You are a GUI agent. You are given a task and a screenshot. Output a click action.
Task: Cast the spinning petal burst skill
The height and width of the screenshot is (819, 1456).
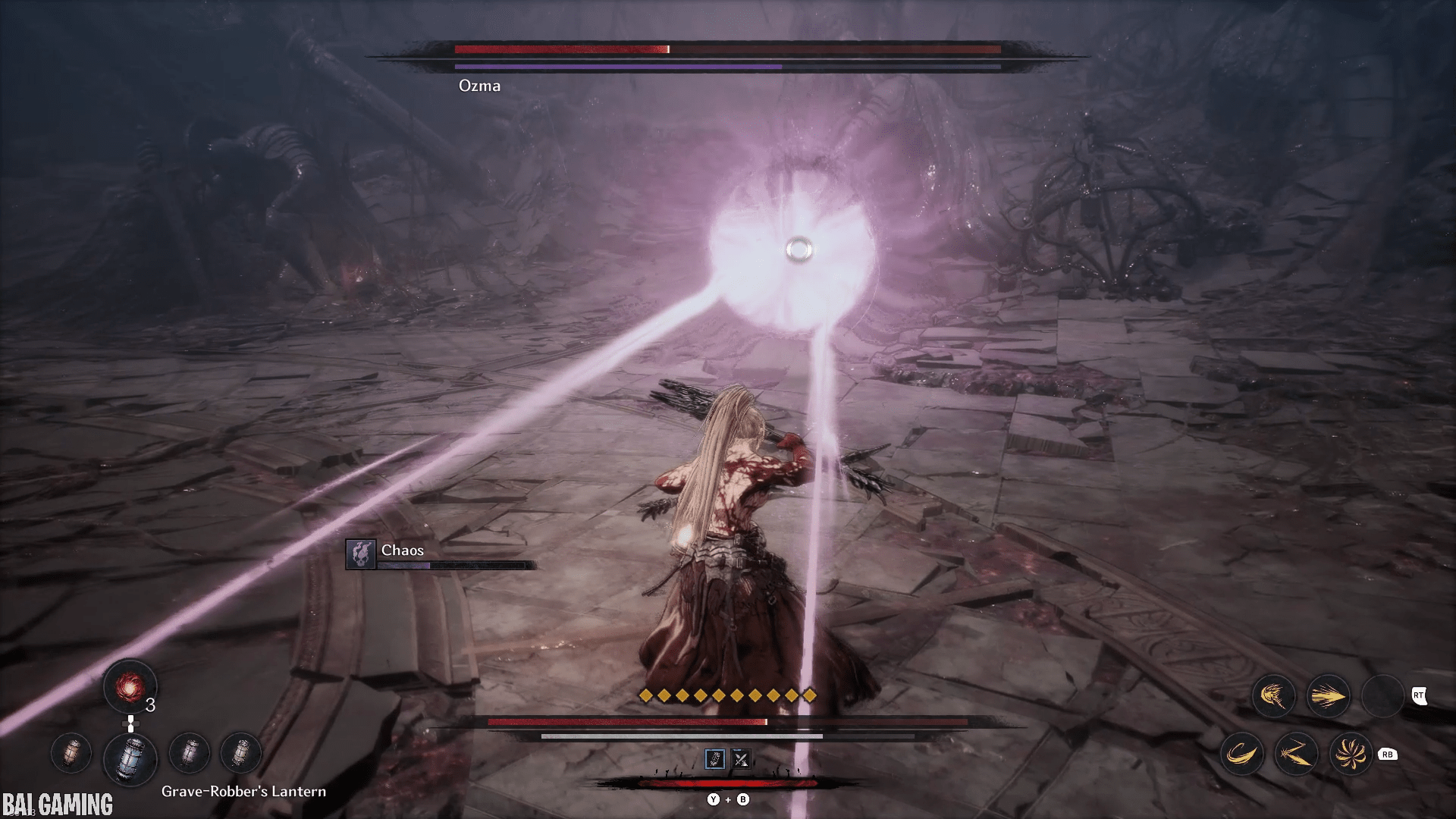pyautogui.click(x=1351, y=754)
